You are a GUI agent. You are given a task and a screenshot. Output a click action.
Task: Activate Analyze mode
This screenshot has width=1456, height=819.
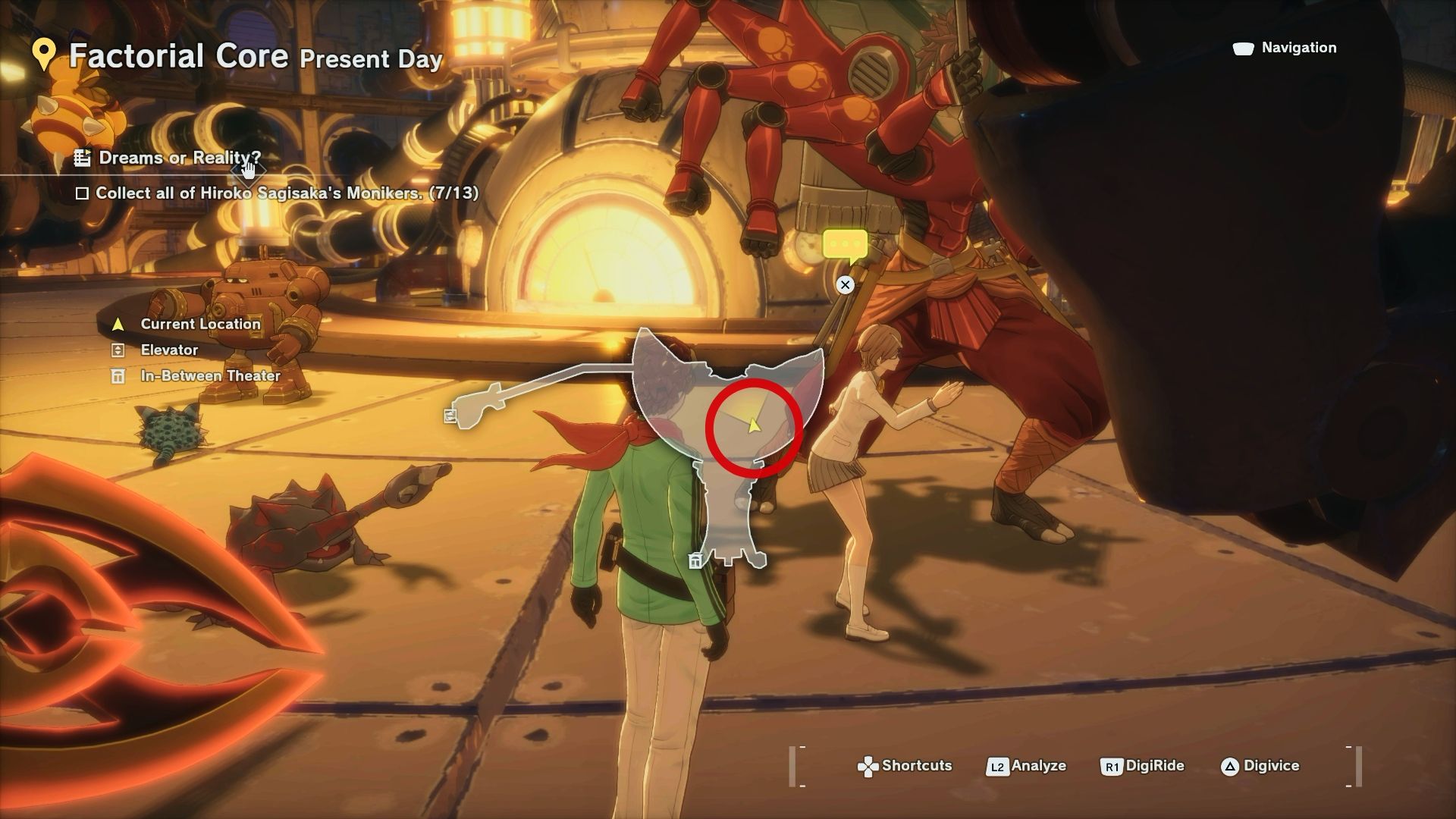[x=1026, y=766]
